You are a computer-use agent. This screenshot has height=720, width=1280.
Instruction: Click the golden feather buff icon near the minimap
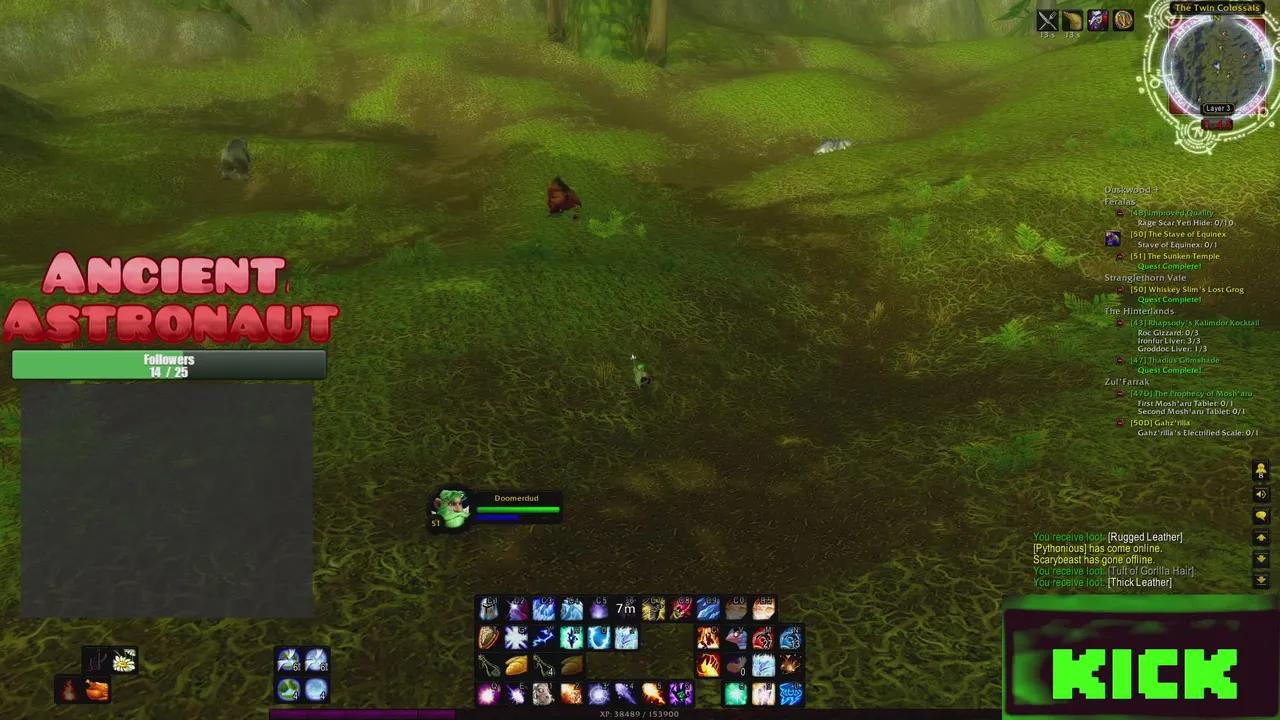click(x=1124, y=20)
